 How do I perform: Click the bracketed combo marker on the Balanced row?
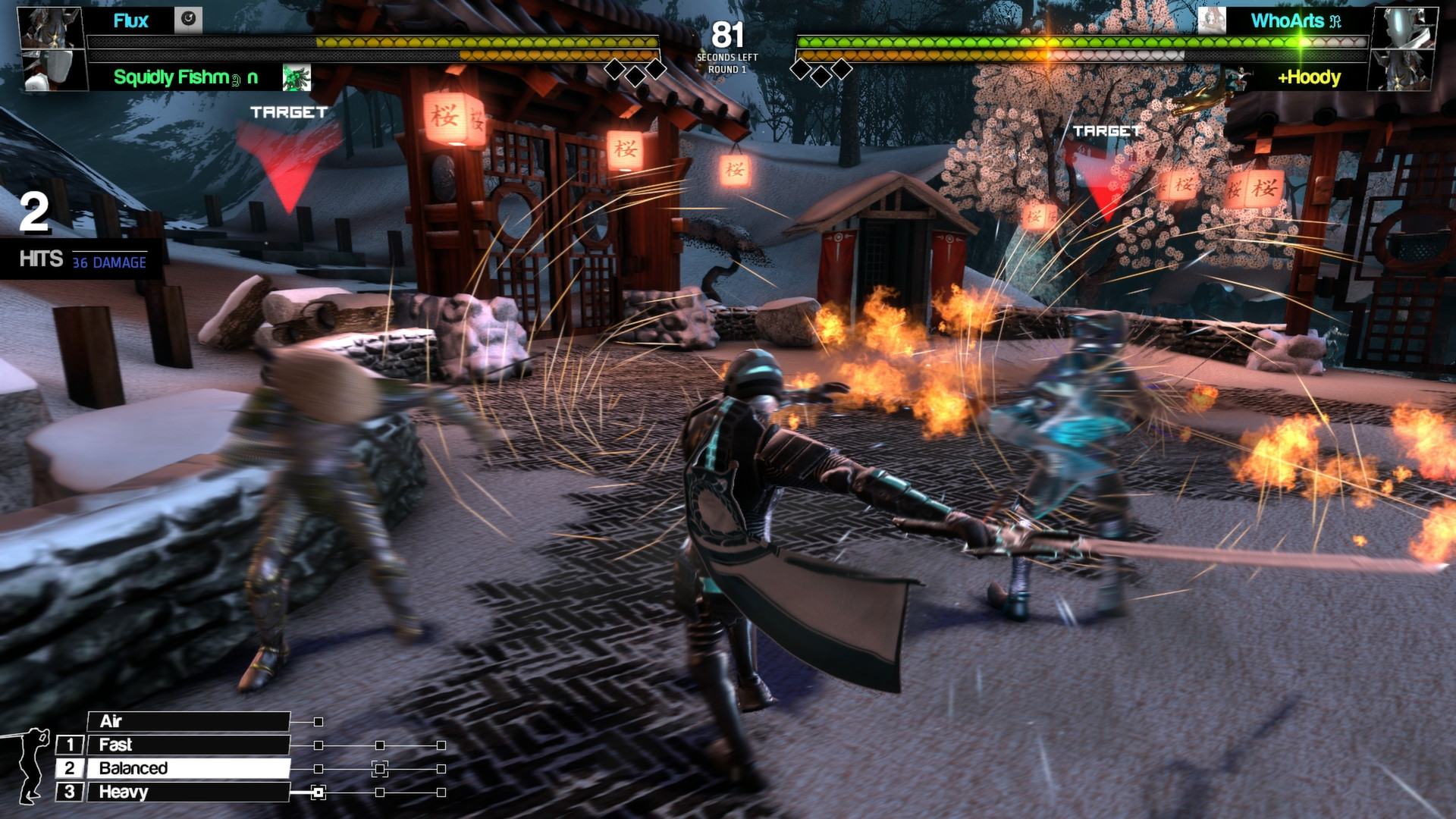click(x=379, y=769)
